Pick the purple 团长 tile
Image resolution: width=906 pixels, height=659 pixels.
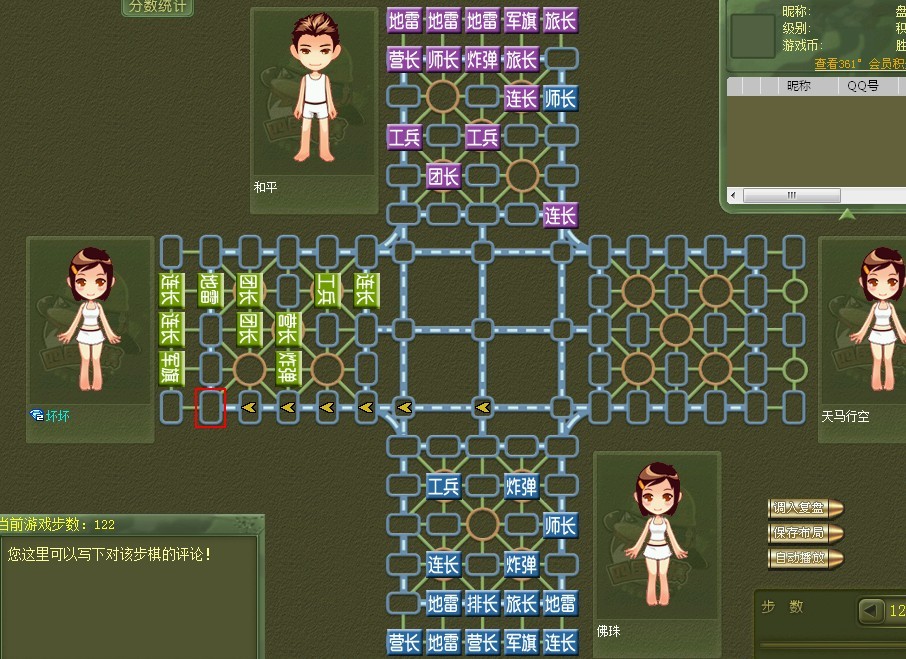coord(442,177)
